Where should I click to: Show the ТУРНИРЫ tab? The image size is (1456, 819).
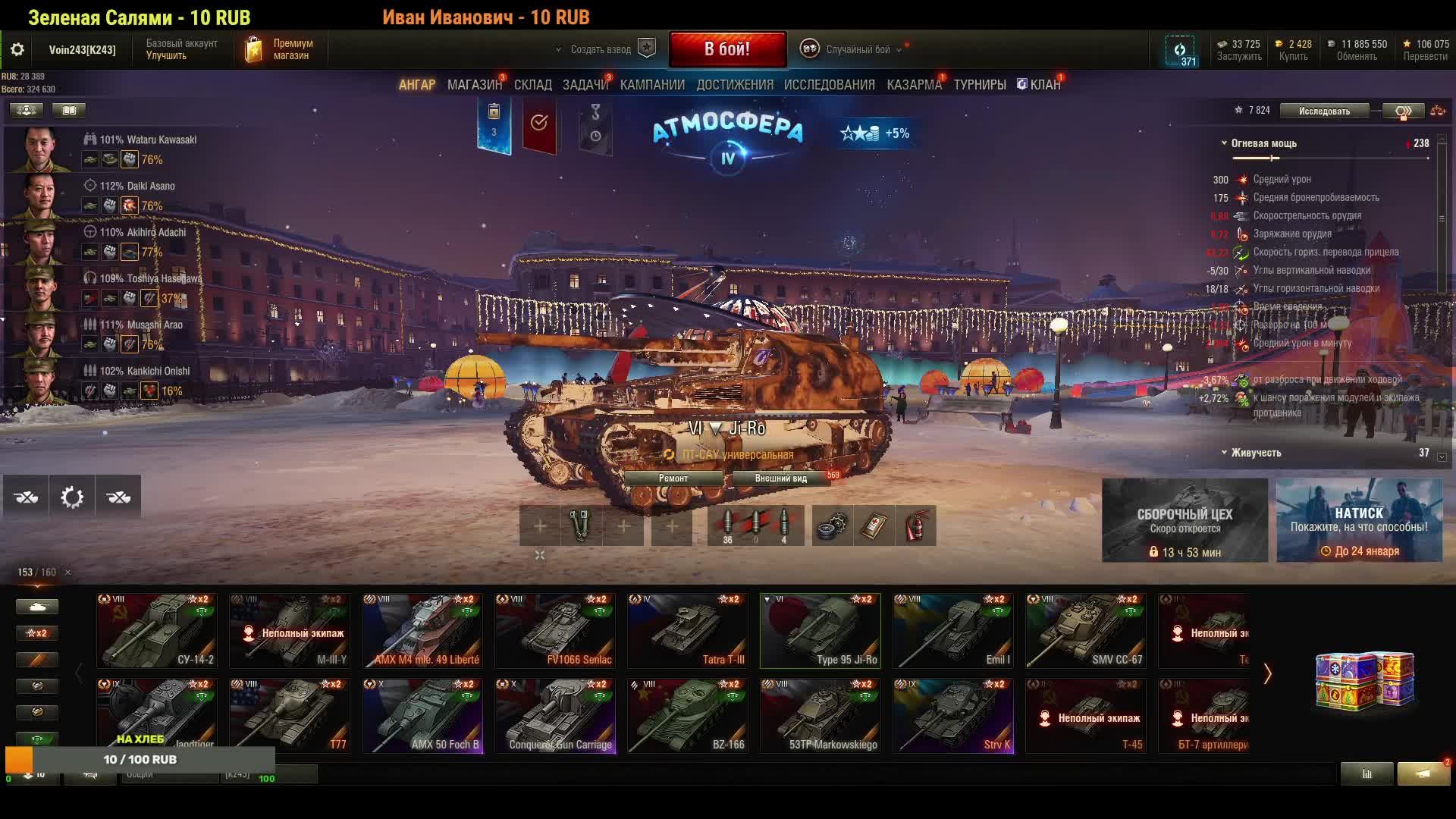pyautogui.click(x=980, y=85)
